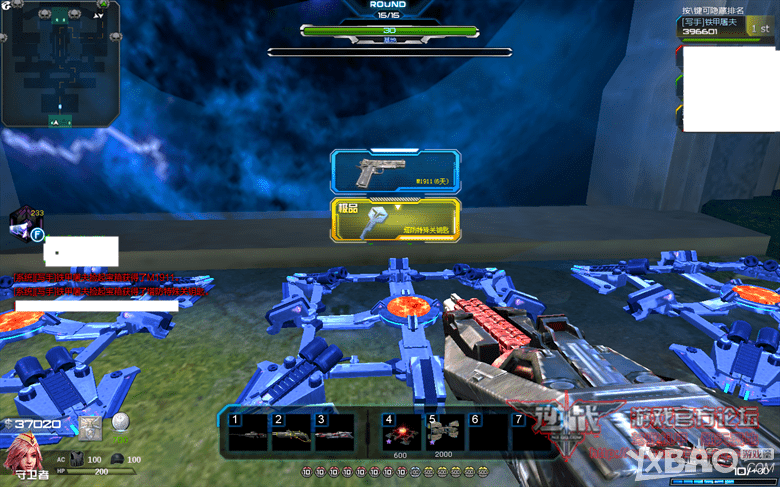Use the silver orb ability icon
Viewport: 780px width, 487px height.
(x=121, y=423)
